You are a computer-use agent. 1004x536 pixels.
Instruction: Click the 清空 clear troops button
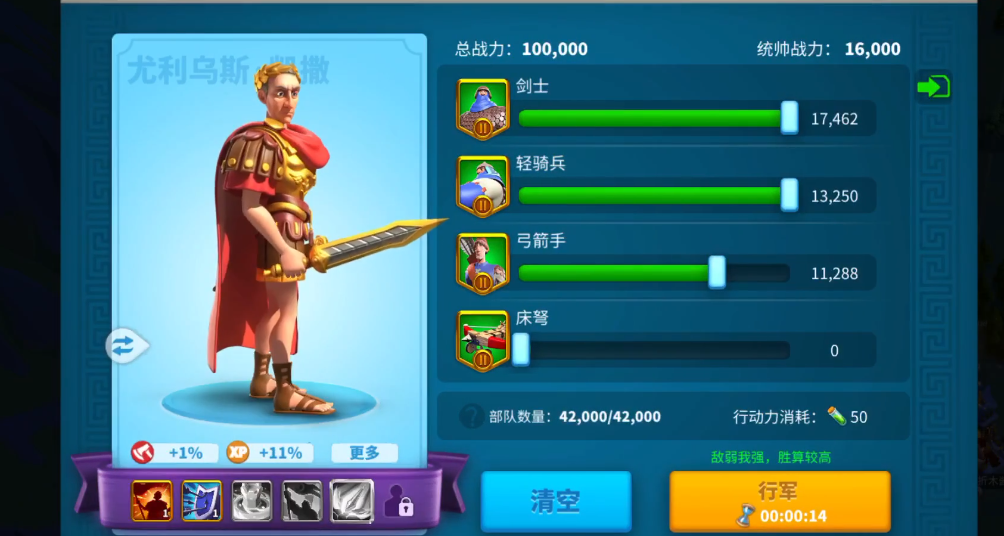click(x=555, y=500)
